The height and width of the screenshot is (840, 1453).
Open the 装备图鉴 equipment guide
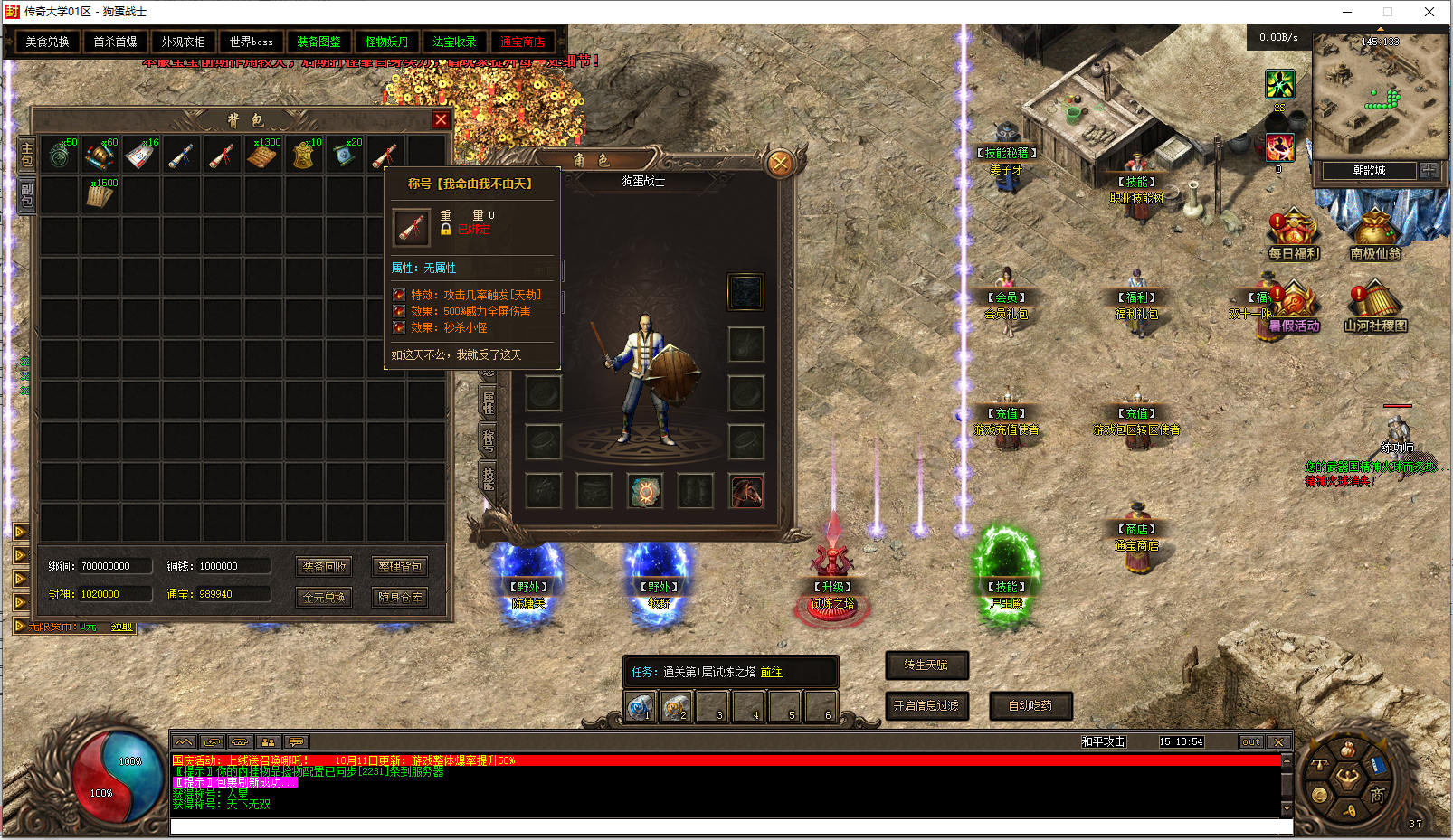pyautogui.click(x=318, y=42)
